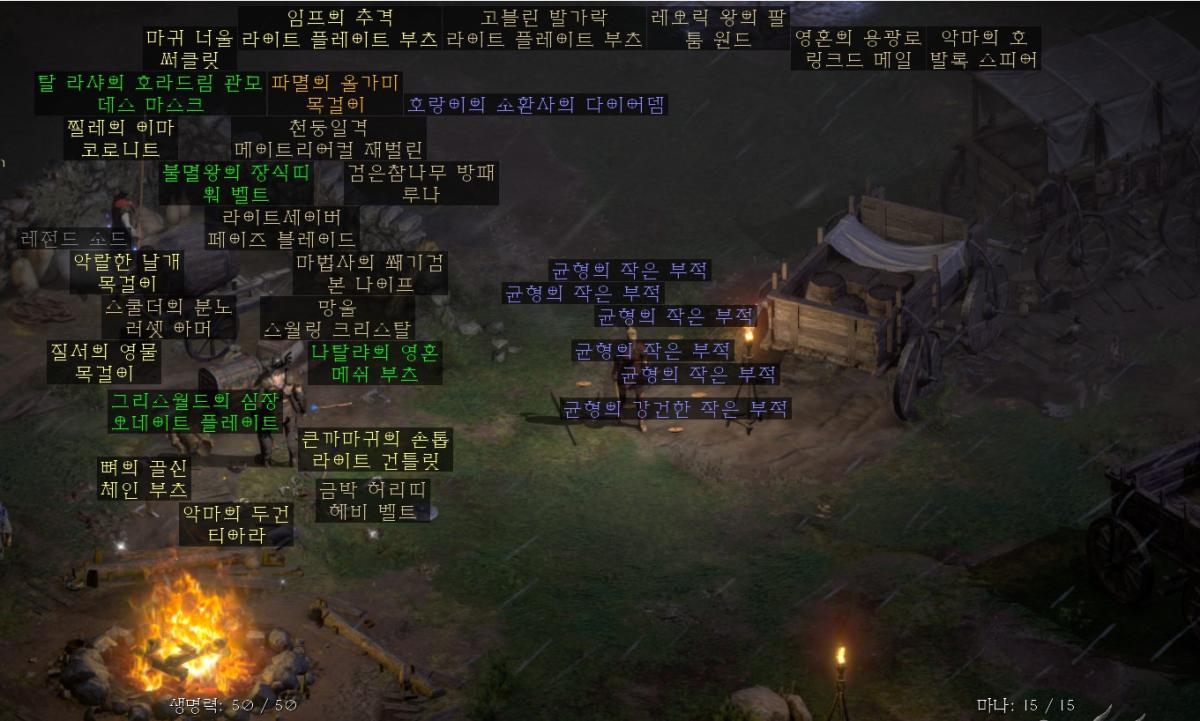
Task: Select the 라이트세이버 페이즈 블레이드 label
Action: pyautogui.click(x=281, y=228)
